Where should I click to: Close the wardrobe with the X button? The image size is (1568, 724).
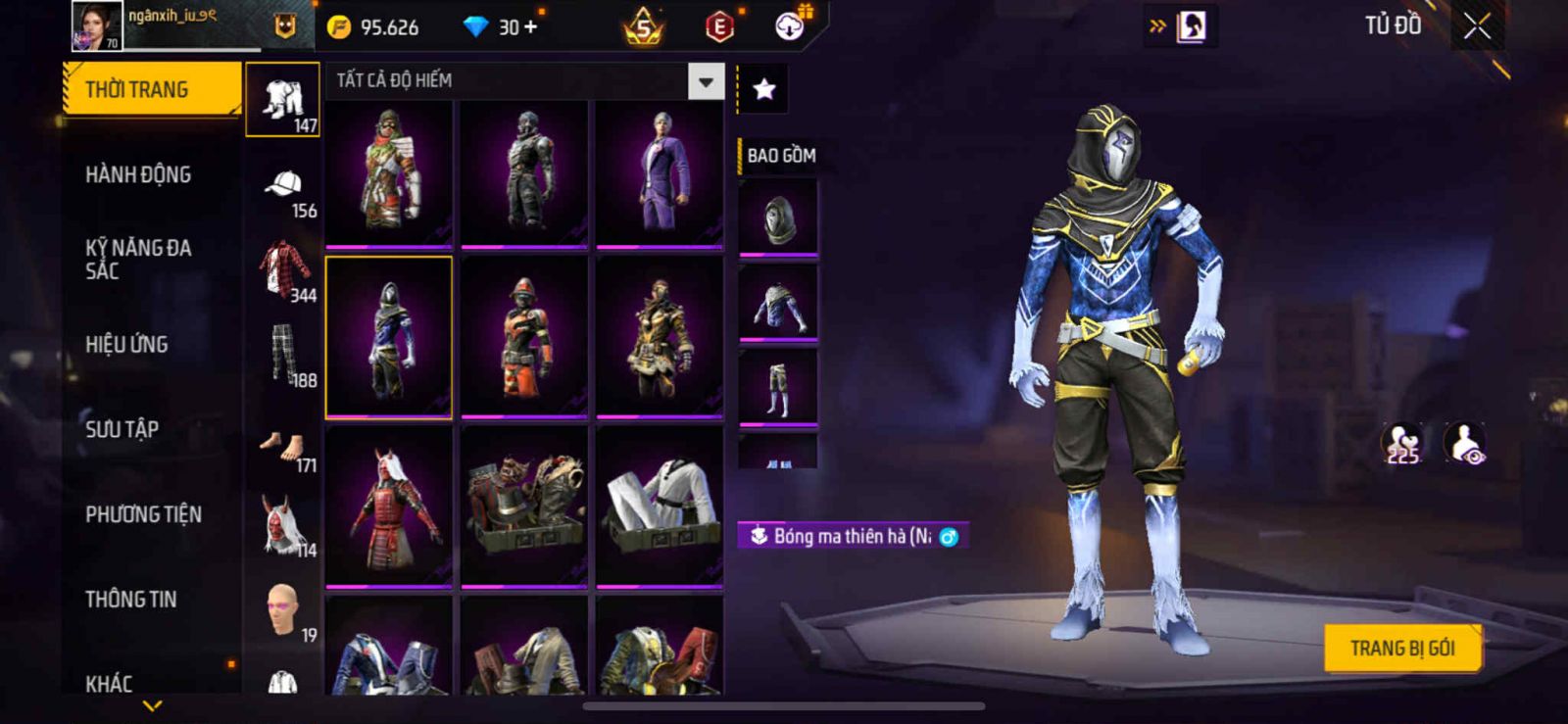(1477, 27)
